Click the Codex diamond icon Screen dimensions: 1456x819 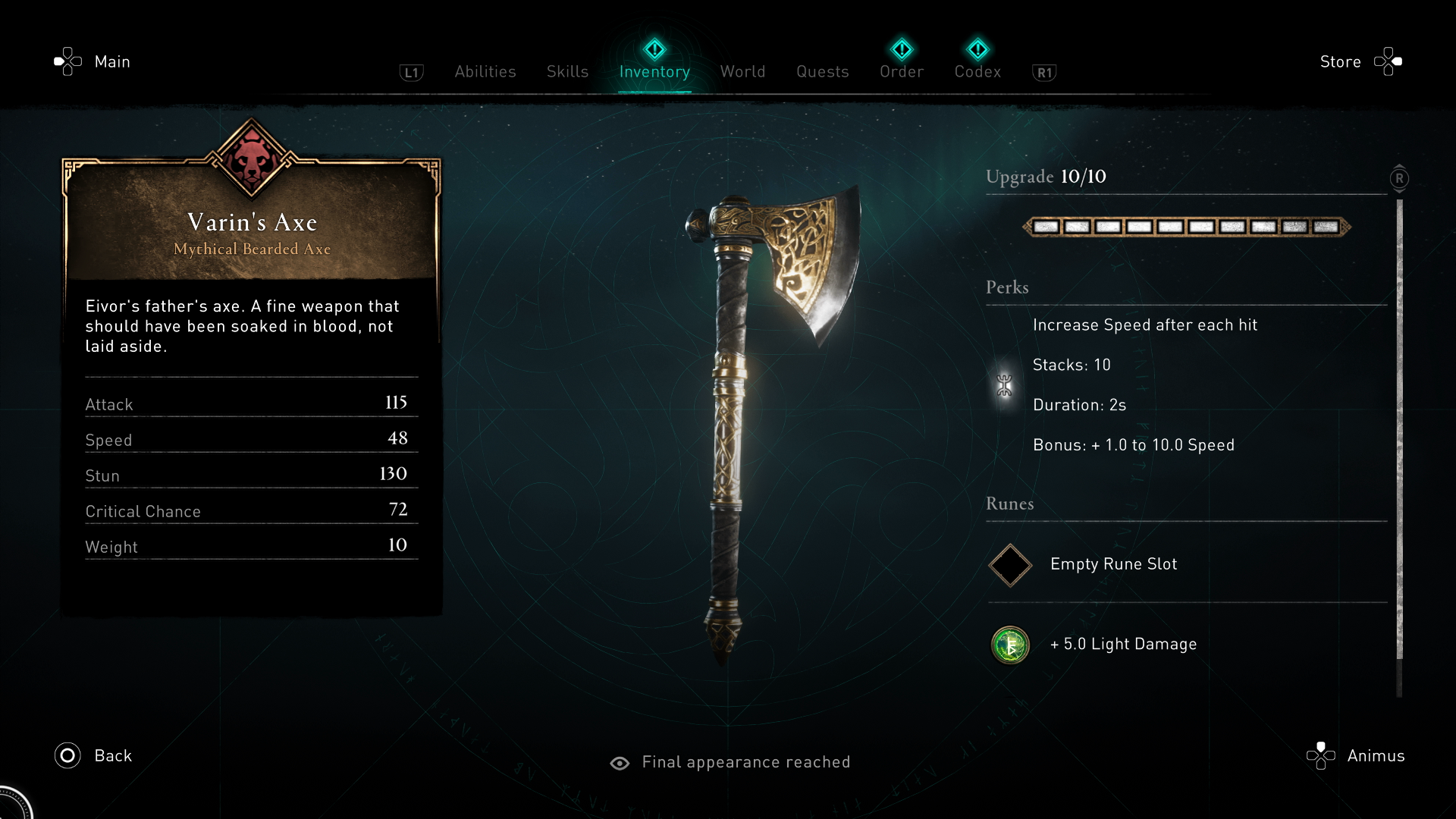pos(978,49)
